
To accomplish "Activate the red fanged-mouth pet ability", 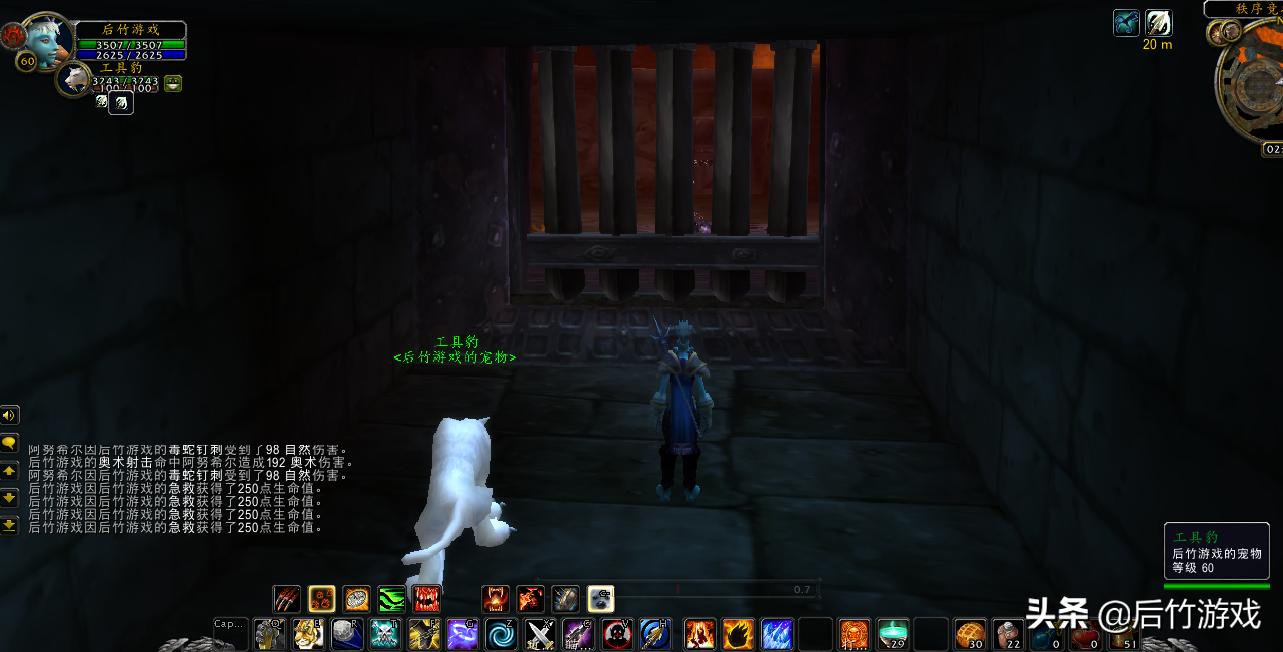I will [427, 599].
